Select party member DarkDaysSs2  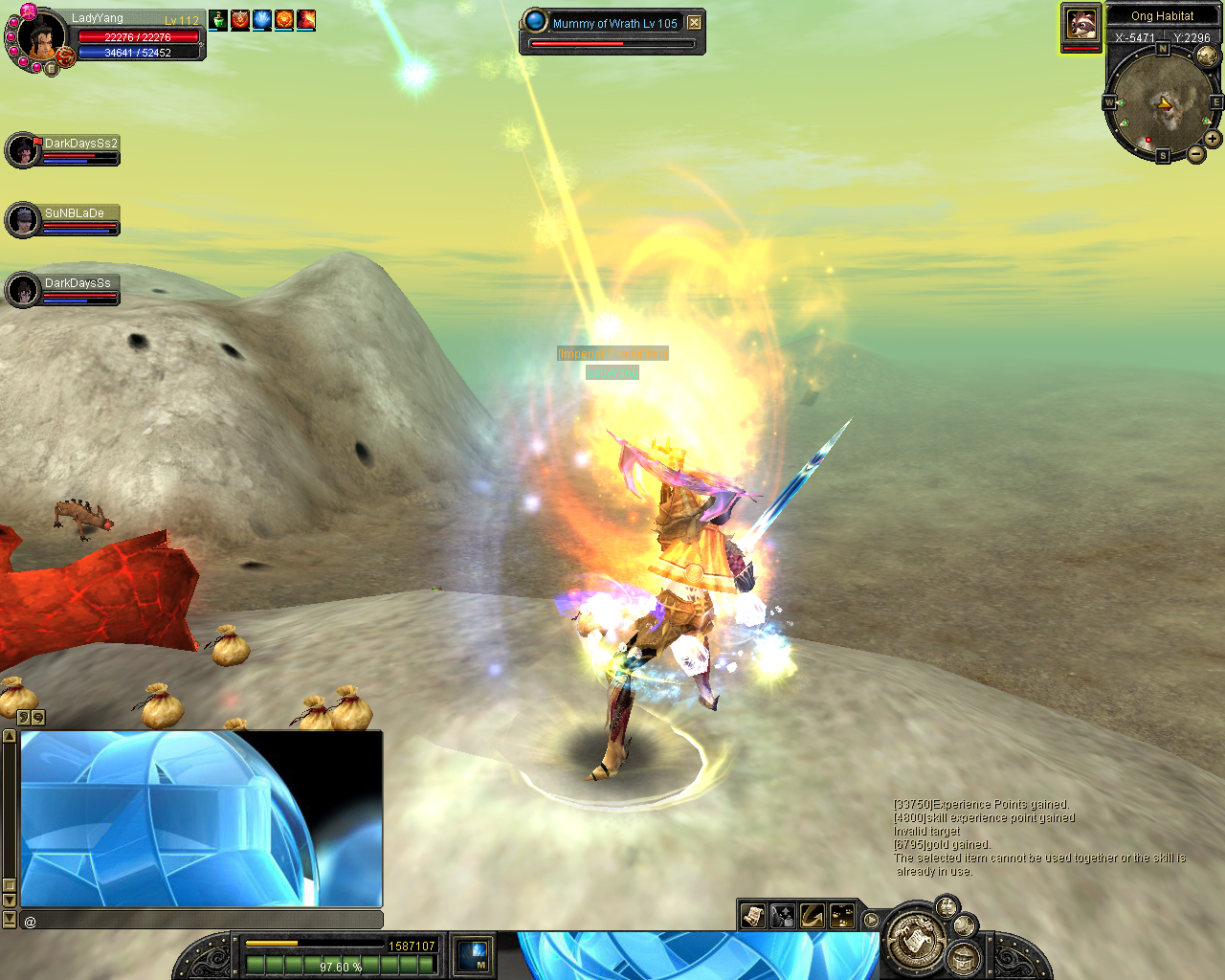(23, 151)
